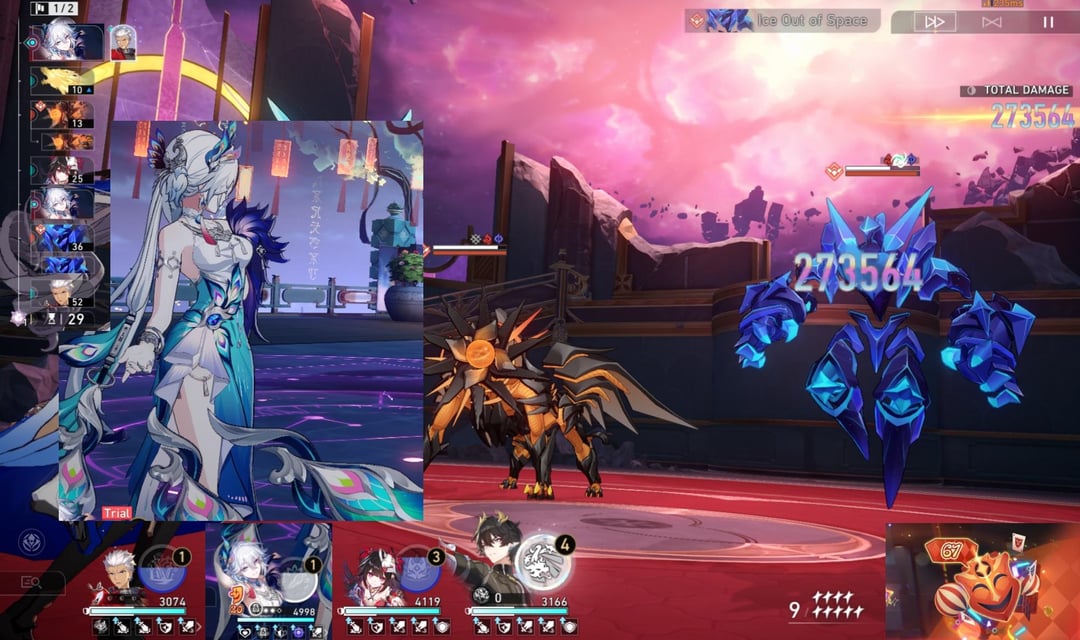Select the red-masked girl's portrait card

coord(372,572)
